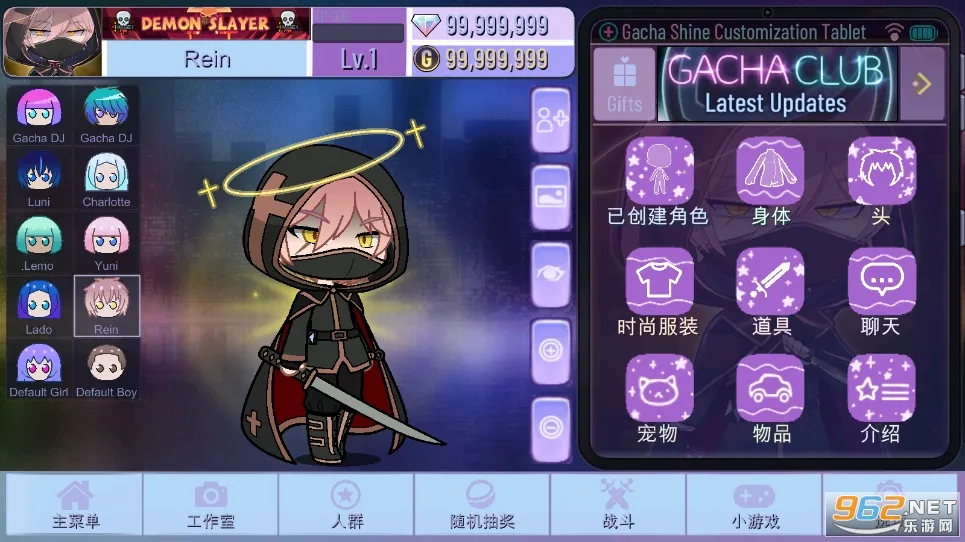Enter the 工作室 studio mode

pyautogui.click(x=210, y=506)
